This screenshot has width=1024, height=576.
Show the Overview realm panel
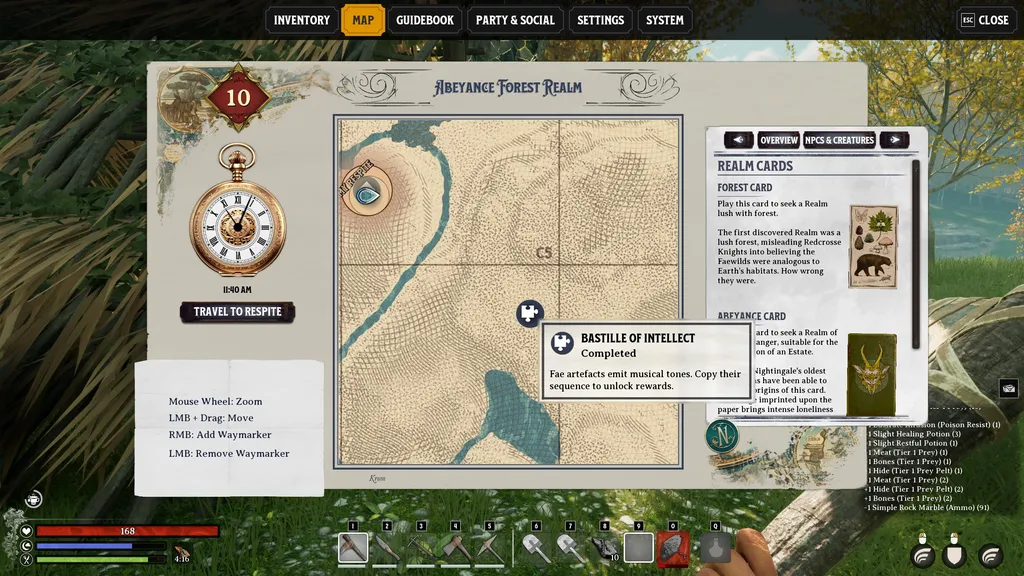[x=778, y=141]
